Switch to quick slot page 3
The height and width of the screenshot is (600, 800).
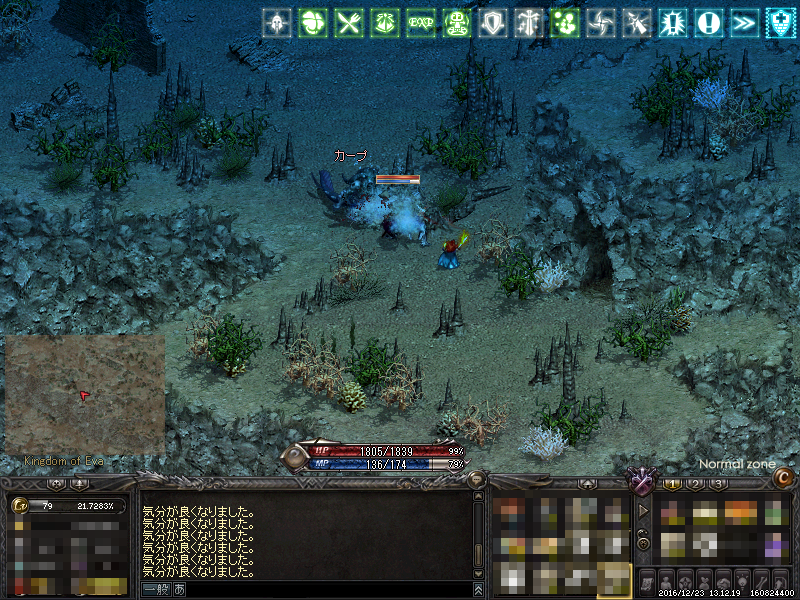tap(718, 484)
